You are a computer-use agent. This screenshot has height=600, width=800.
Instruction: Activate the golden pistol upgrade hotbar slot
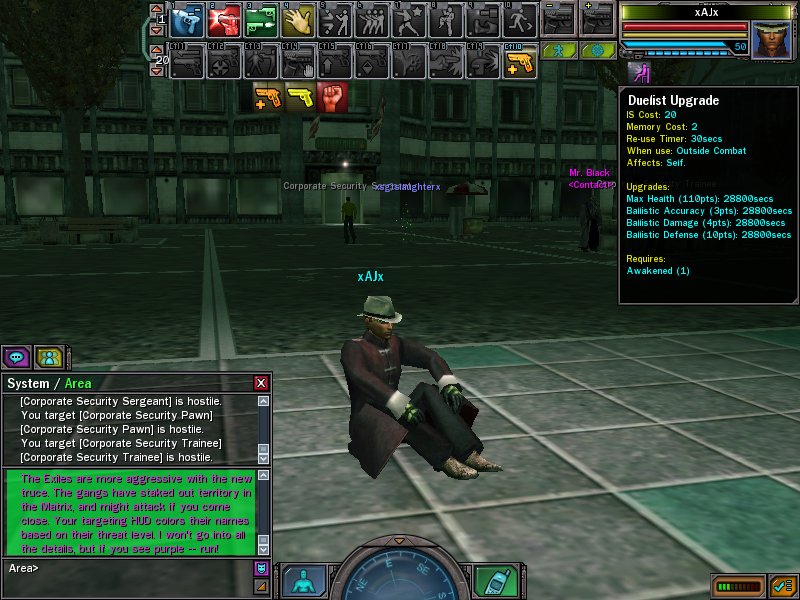tap(520, 64)
